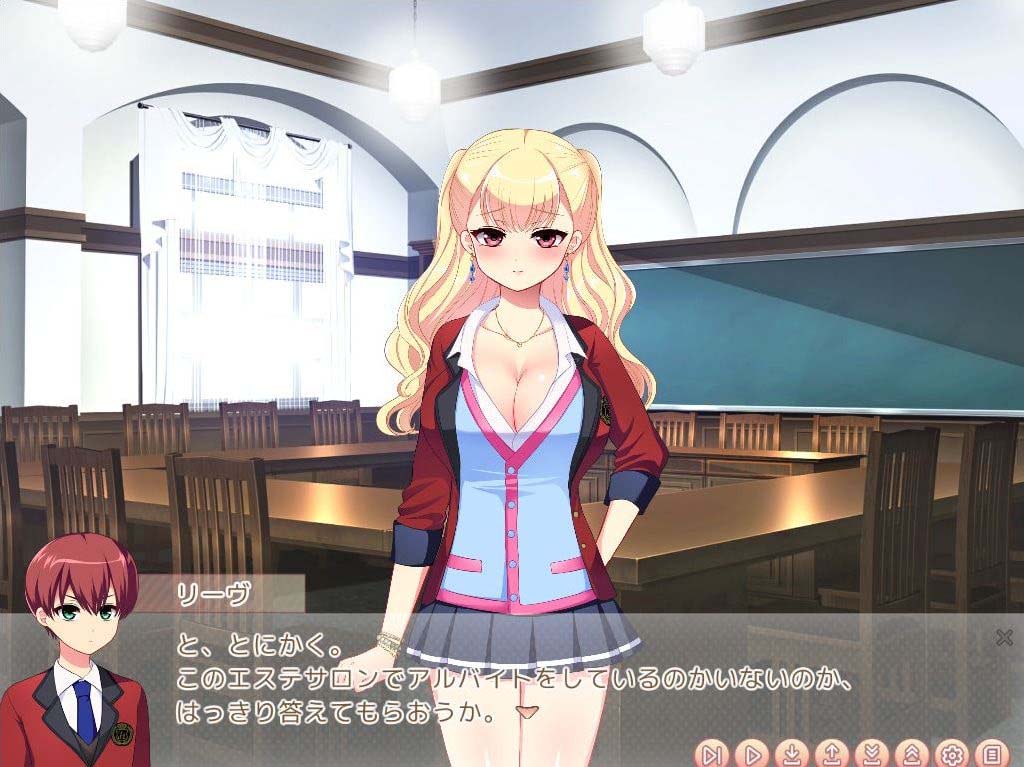Open the load menu with the single up arrow
1024x767 pixels.
point(831,753)
